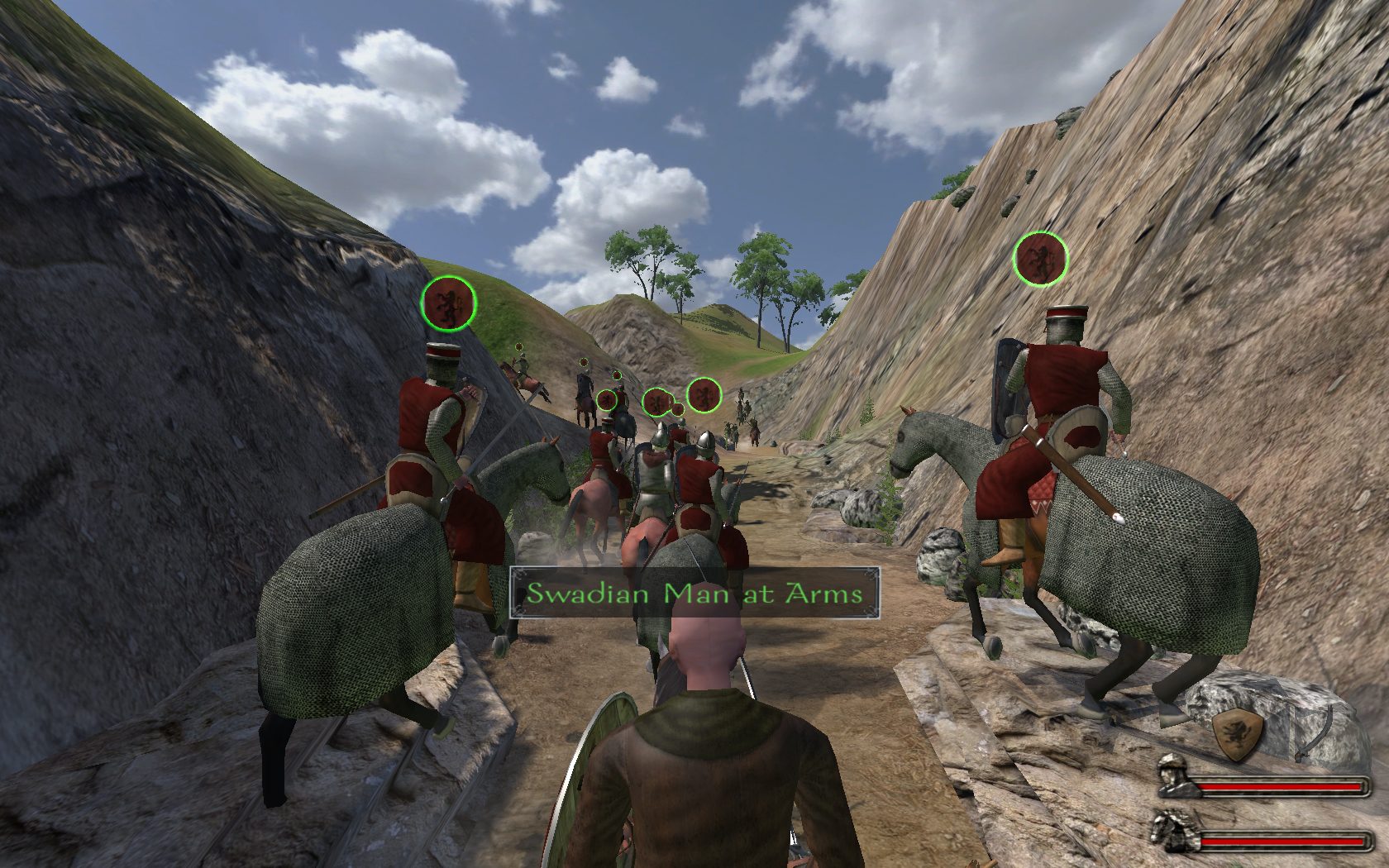Select the ally banner marker above the left horseman
1389x868 pixels.
tap(449, 303)
